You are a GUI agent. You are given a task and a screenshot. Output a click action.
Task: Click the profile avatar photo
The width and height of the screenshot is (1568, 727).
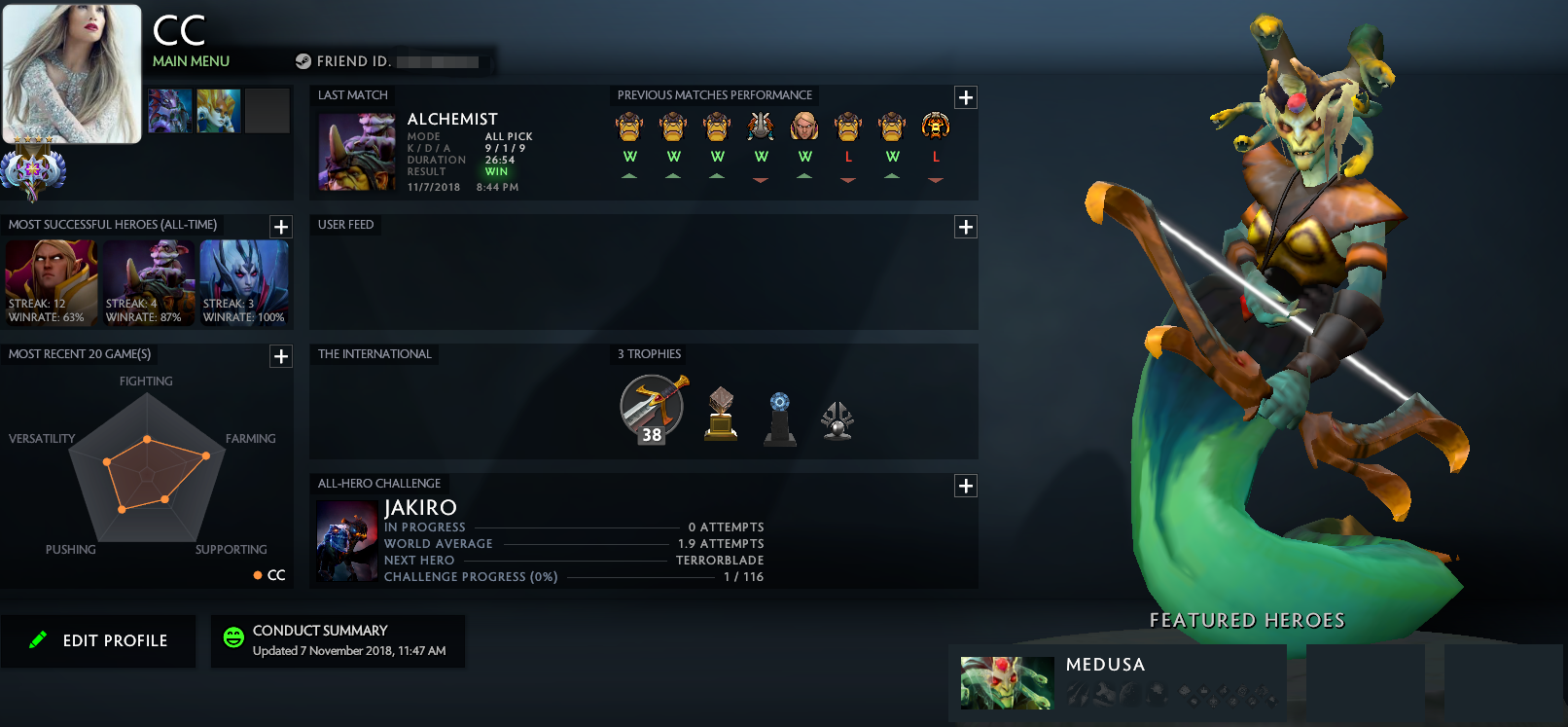tap(72, 72)
